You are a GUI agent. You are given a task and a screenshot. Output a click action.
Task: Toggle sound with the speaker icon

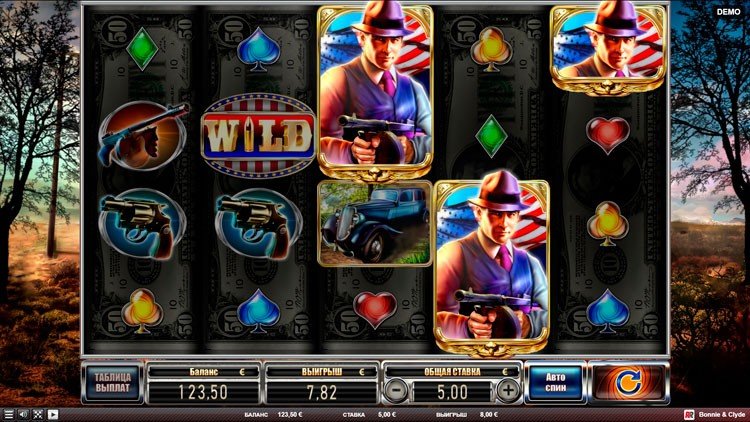pyautogui.click(x=22, y=414)
